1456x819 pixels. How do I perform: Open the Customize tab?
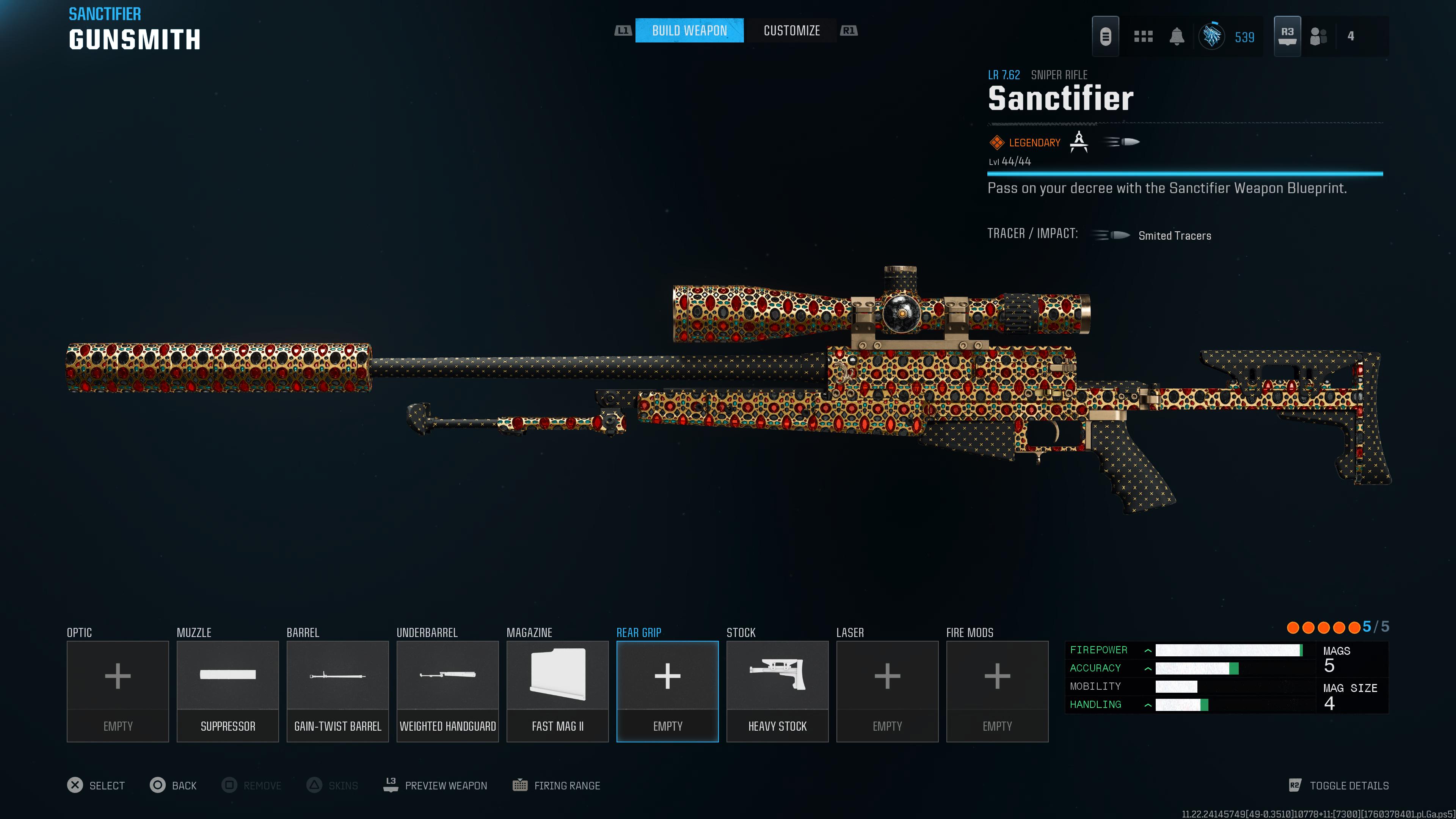pyautogui.click(x=791, y=30)
